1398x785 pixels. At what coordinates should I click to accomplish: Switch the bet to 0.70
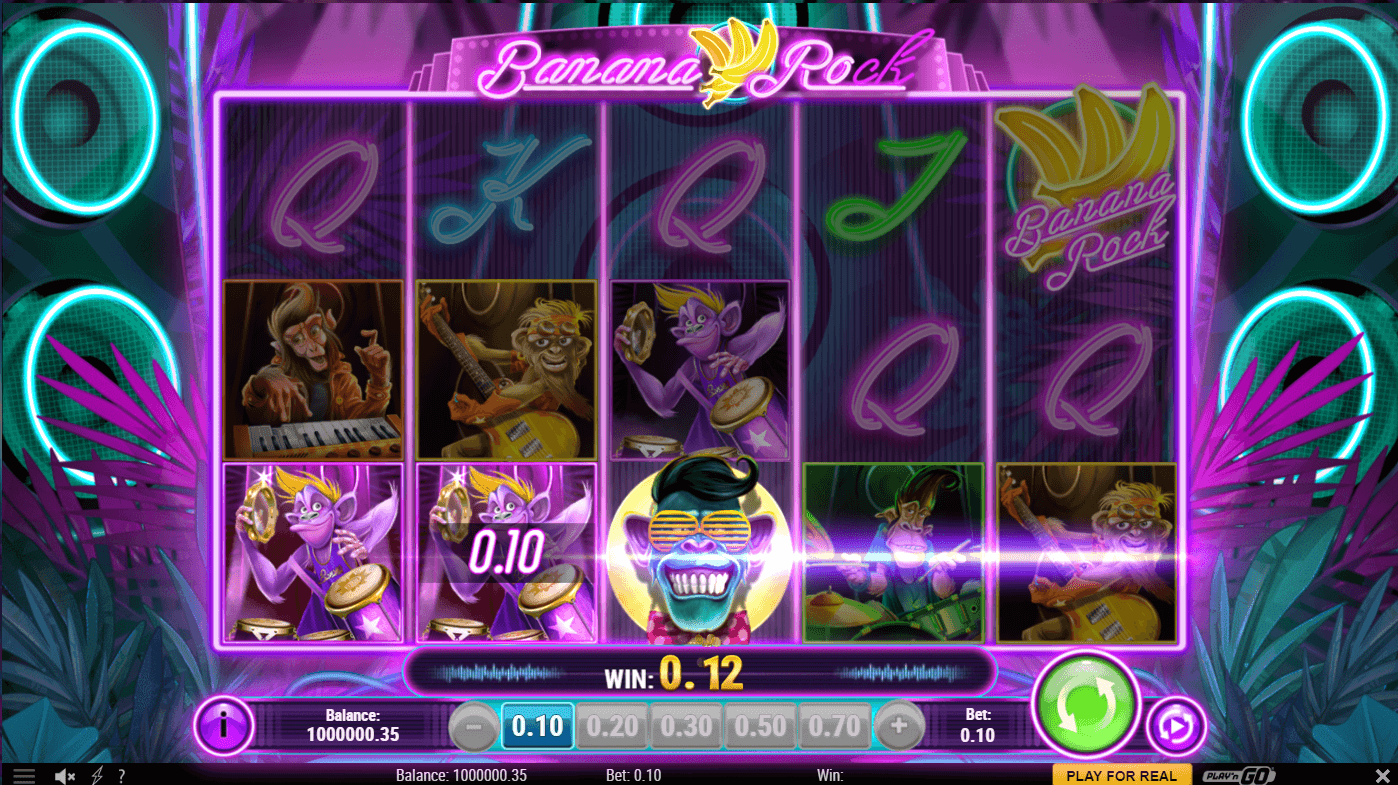835,726
